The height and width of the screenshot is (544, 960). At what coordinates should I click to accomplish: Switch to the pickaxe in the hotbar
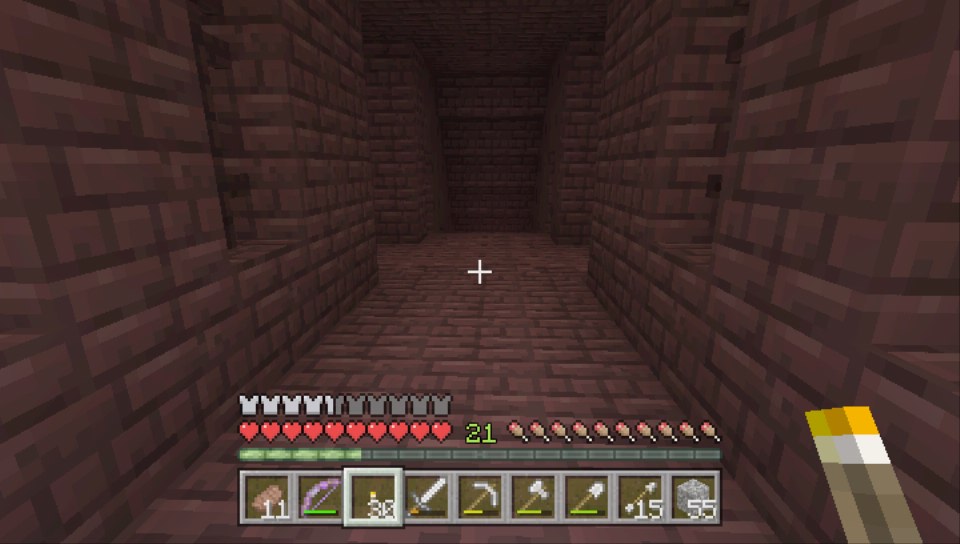(481, 497)
